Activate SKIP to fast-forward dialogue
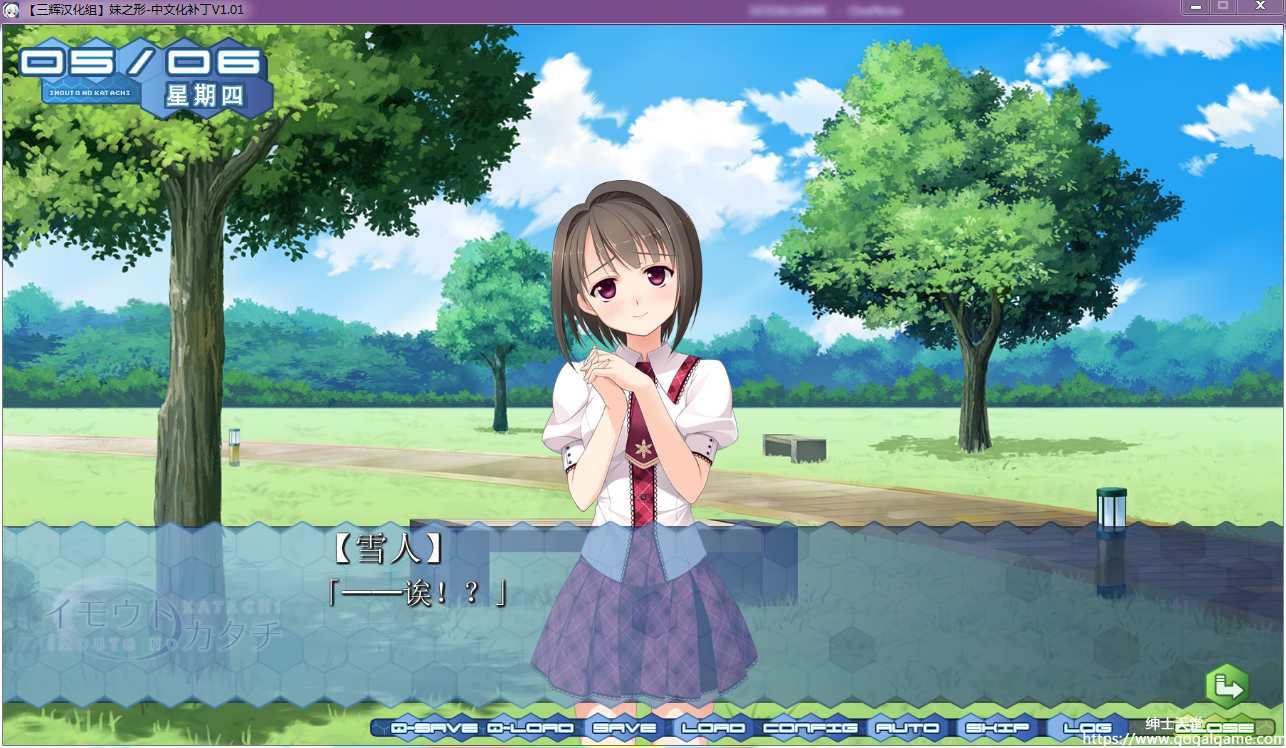The width and height of the screenshot is (1286, 748). (x=998, y=728)
